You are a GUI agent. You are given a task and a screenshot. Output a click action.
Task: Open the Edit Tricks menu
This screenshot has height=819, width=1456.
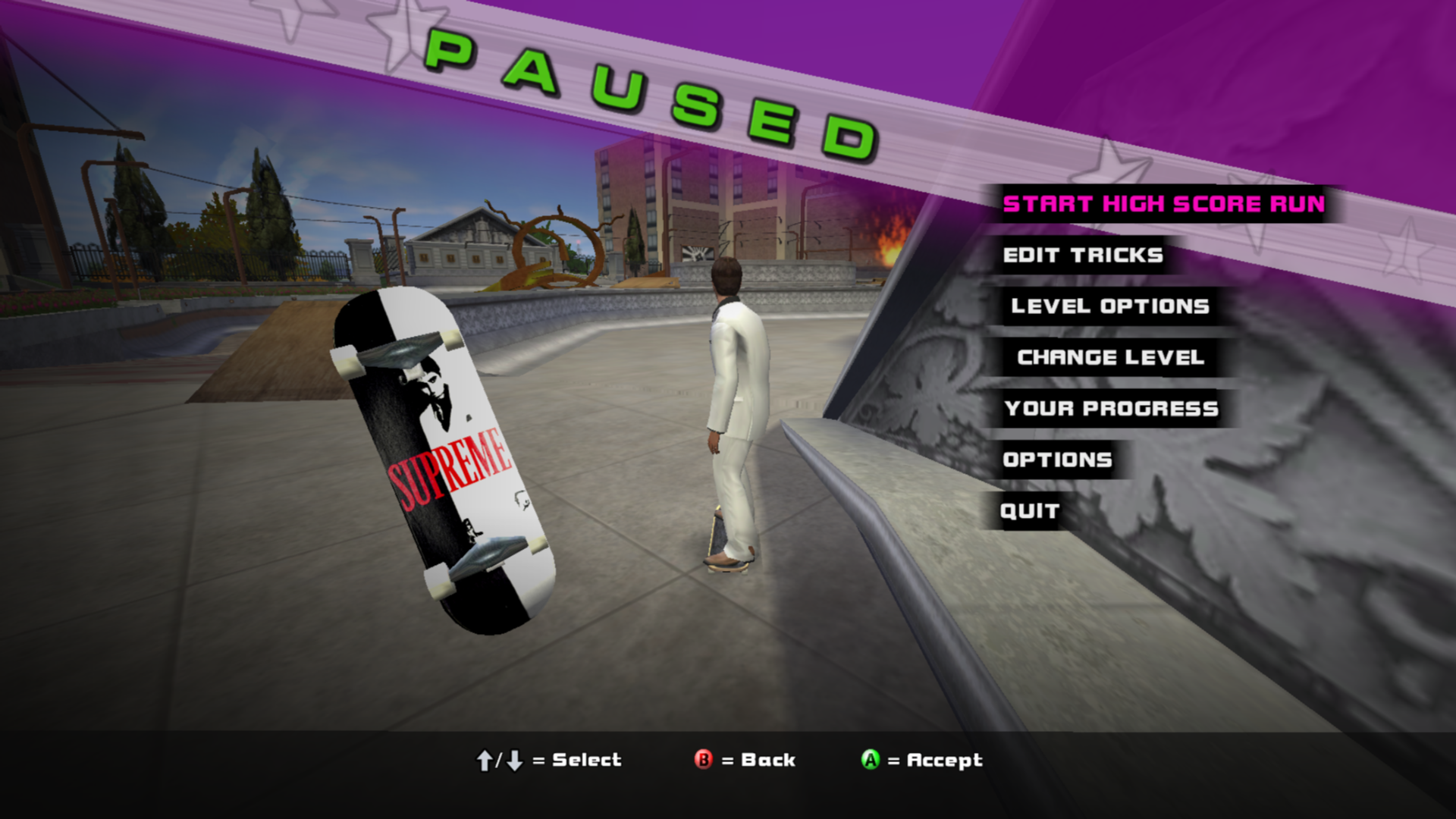point(1083,256)
